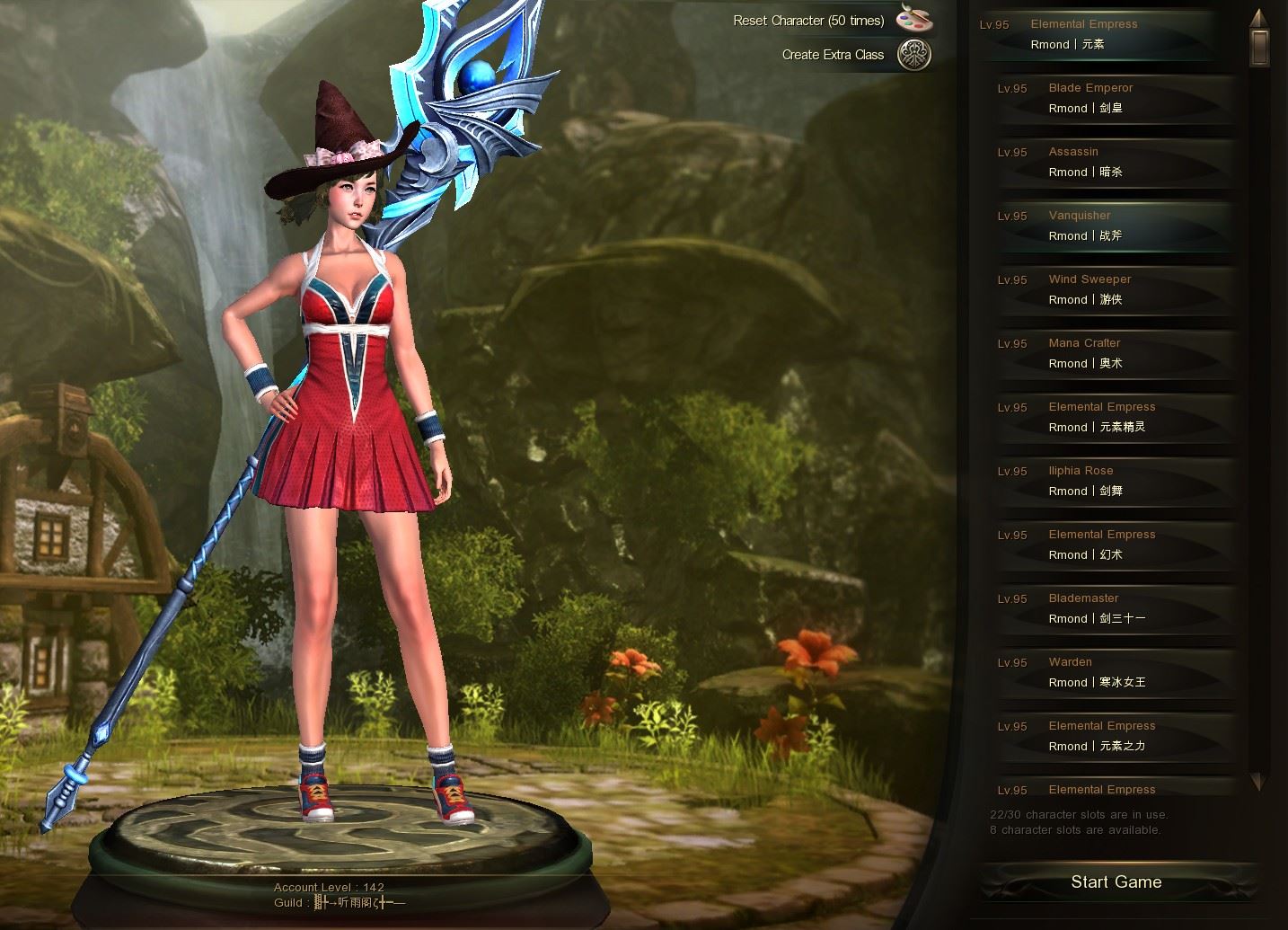Click the character list scroll-up arrow
The image size is (1288, 930).
click(x=1259, y=17)
